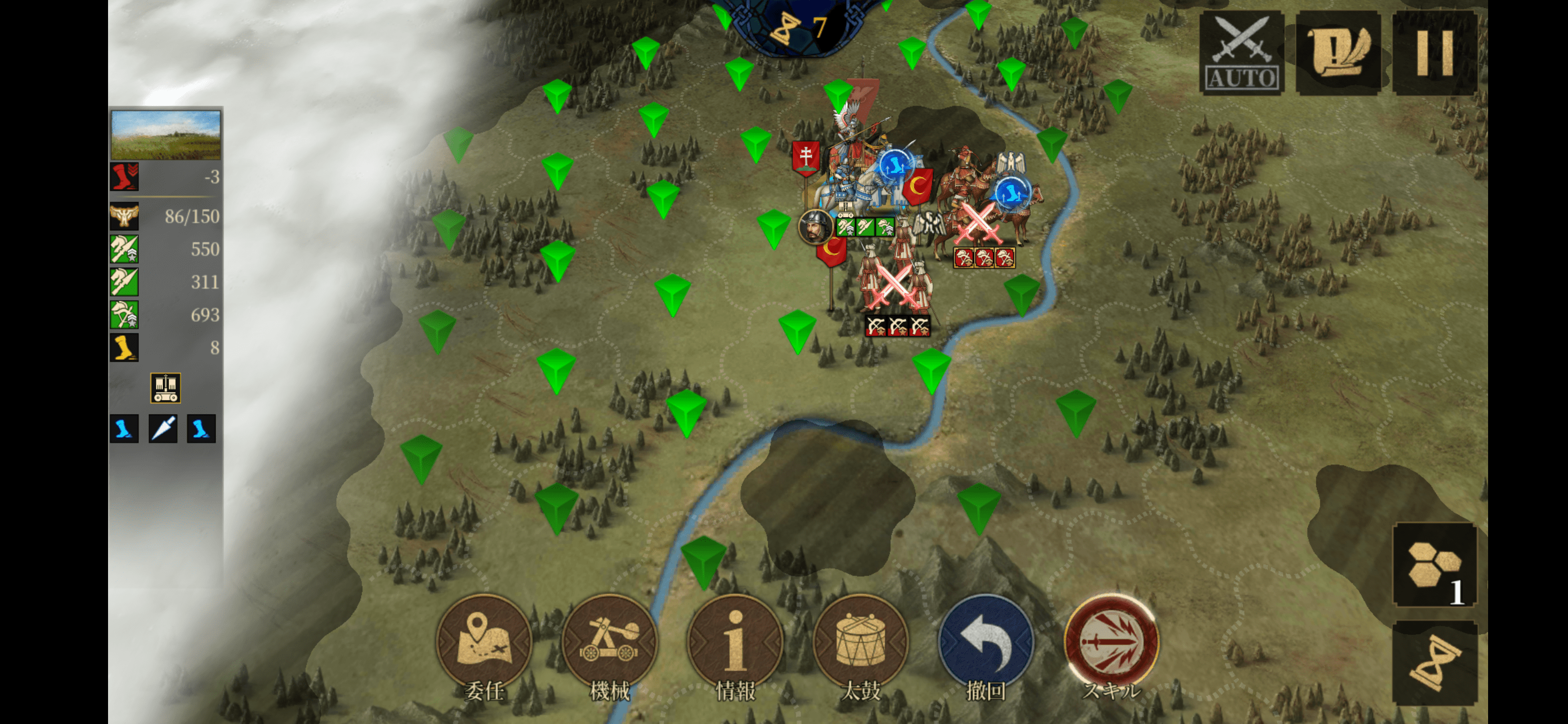Activate the 太鼓 war drum
Image resolution: width=1568 pixels, height=724 pixels.
point(861,643)
